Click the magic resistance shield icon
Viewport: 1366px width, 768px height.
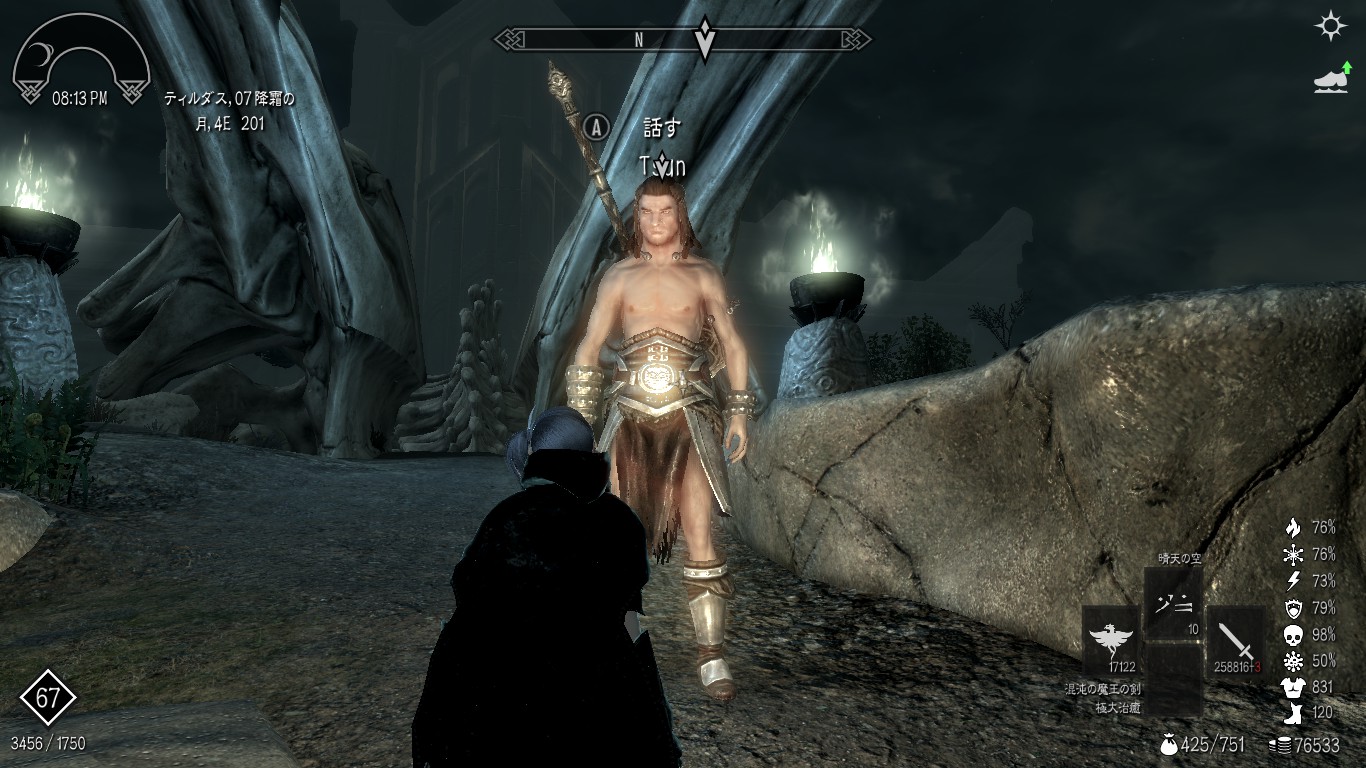[x=1293, y=608]
